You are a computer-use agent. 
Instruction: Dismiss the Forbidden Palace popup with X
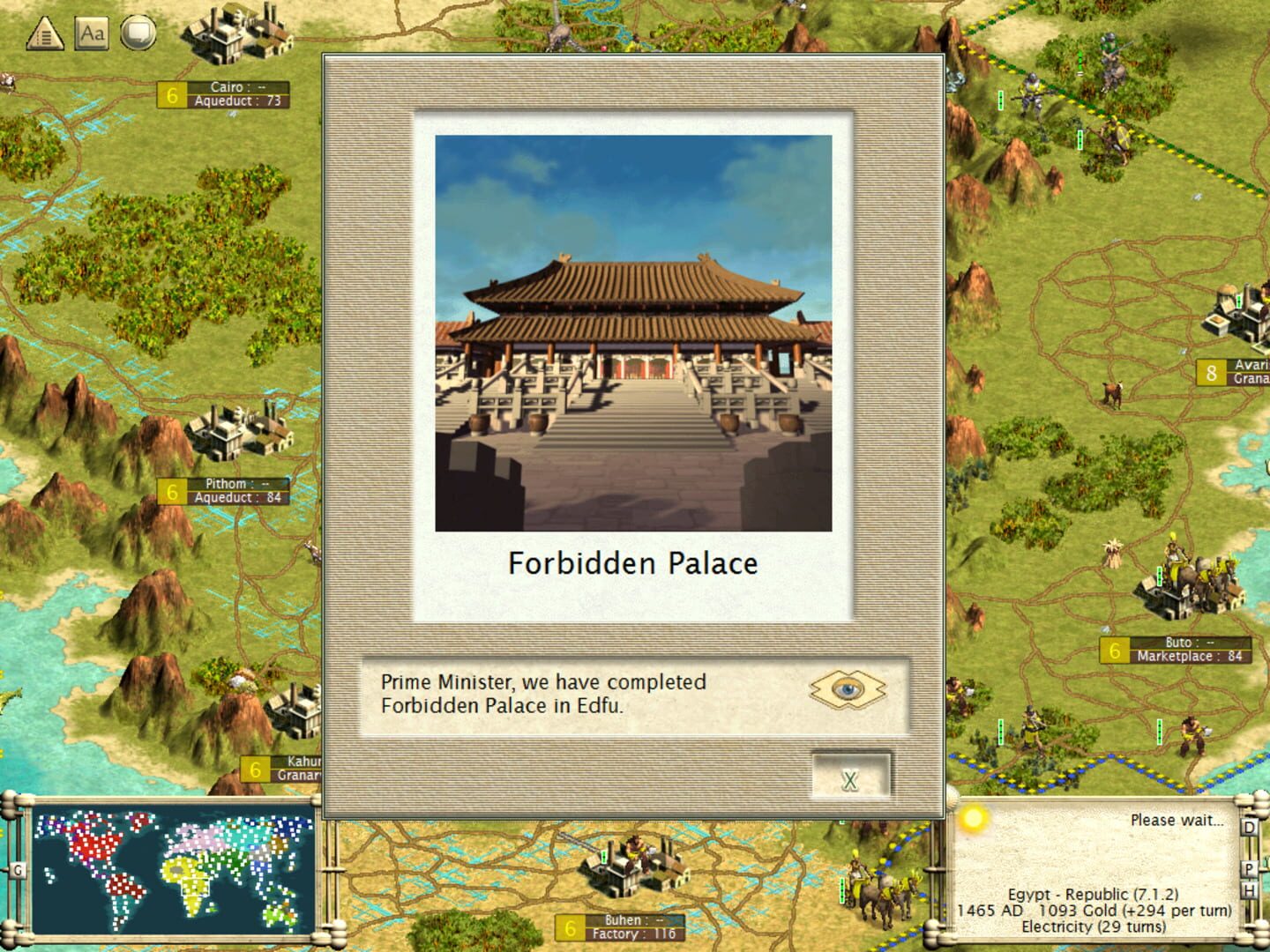coord(849,779)
